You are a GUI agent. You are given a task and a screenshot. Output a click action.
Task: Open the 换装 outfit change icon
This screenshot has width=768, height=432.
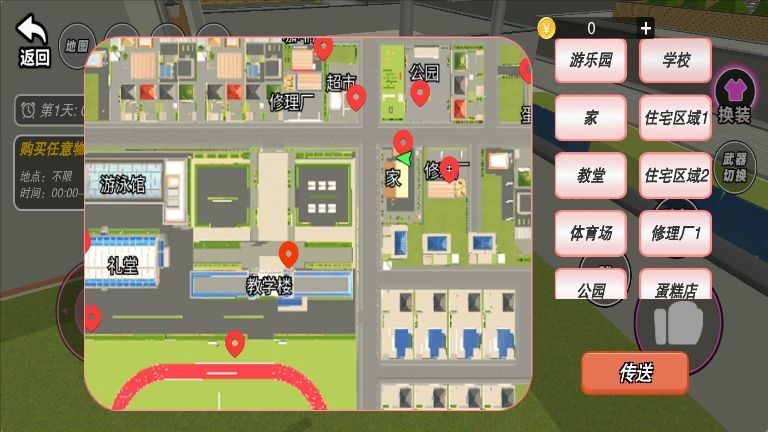click(x=734, y=101)
